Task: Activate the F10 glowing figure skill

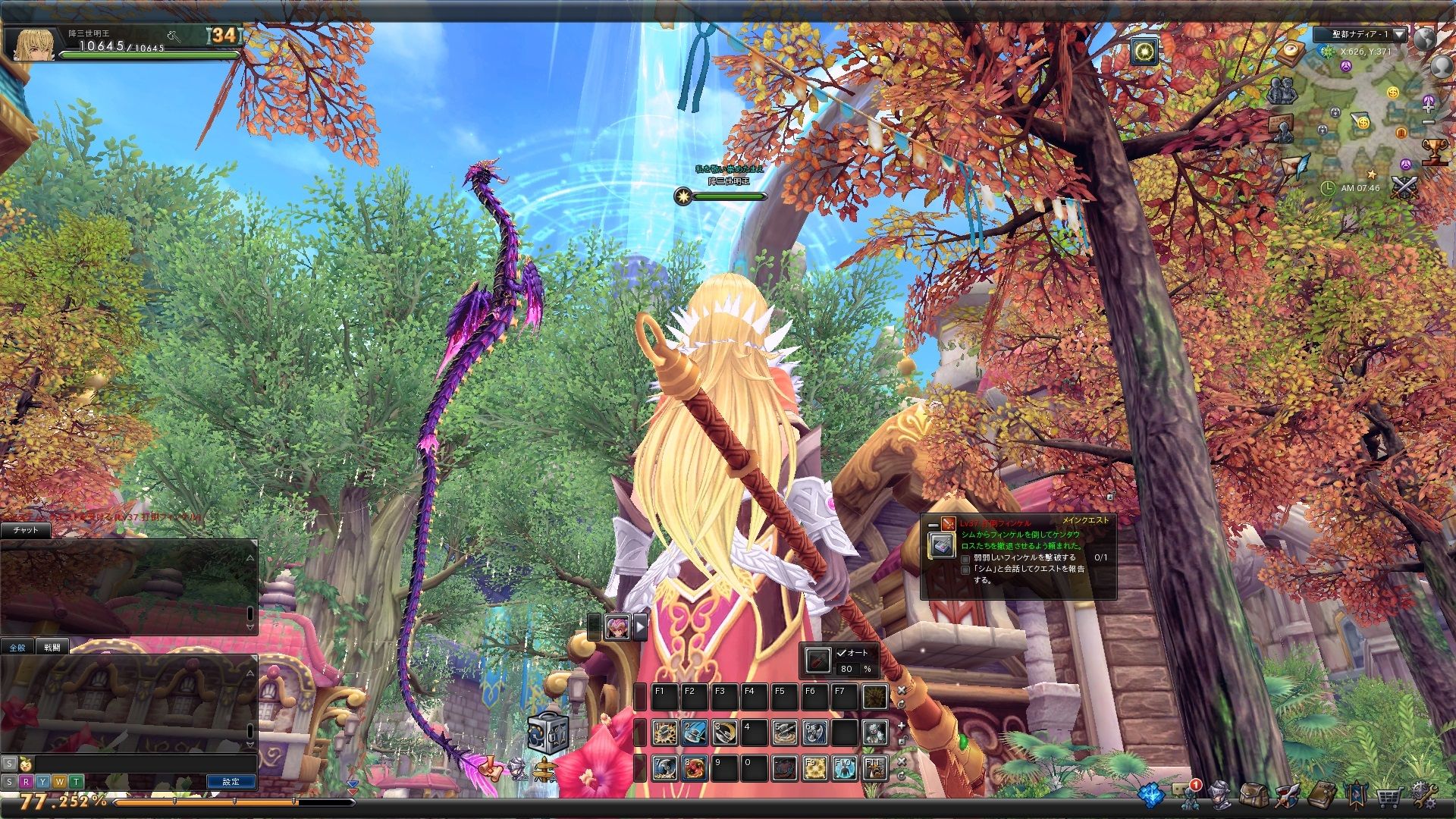Action: pyautogui.click(x=844, y=768)
